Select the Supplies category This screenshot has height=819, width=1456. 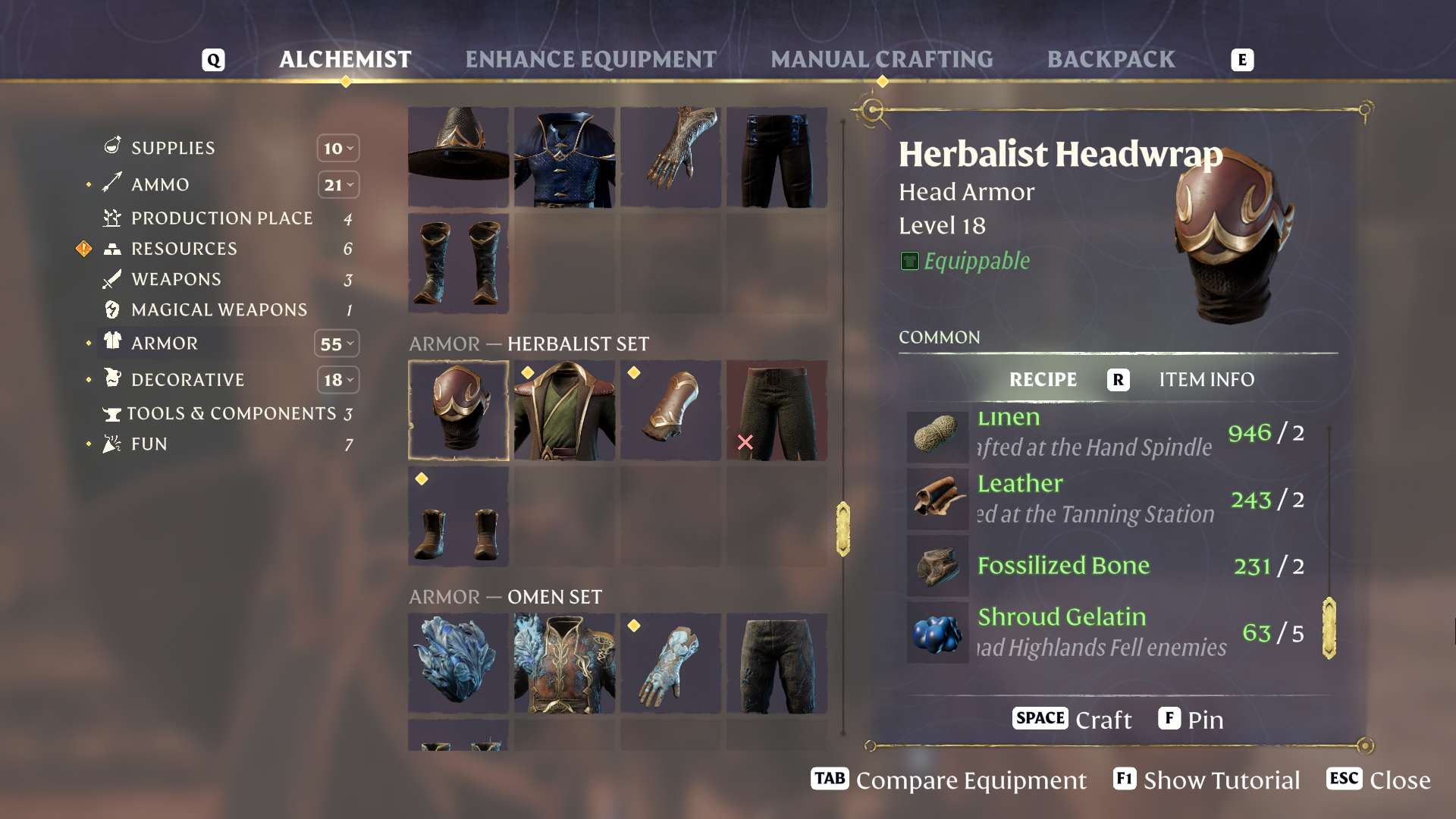pos(173,148)
